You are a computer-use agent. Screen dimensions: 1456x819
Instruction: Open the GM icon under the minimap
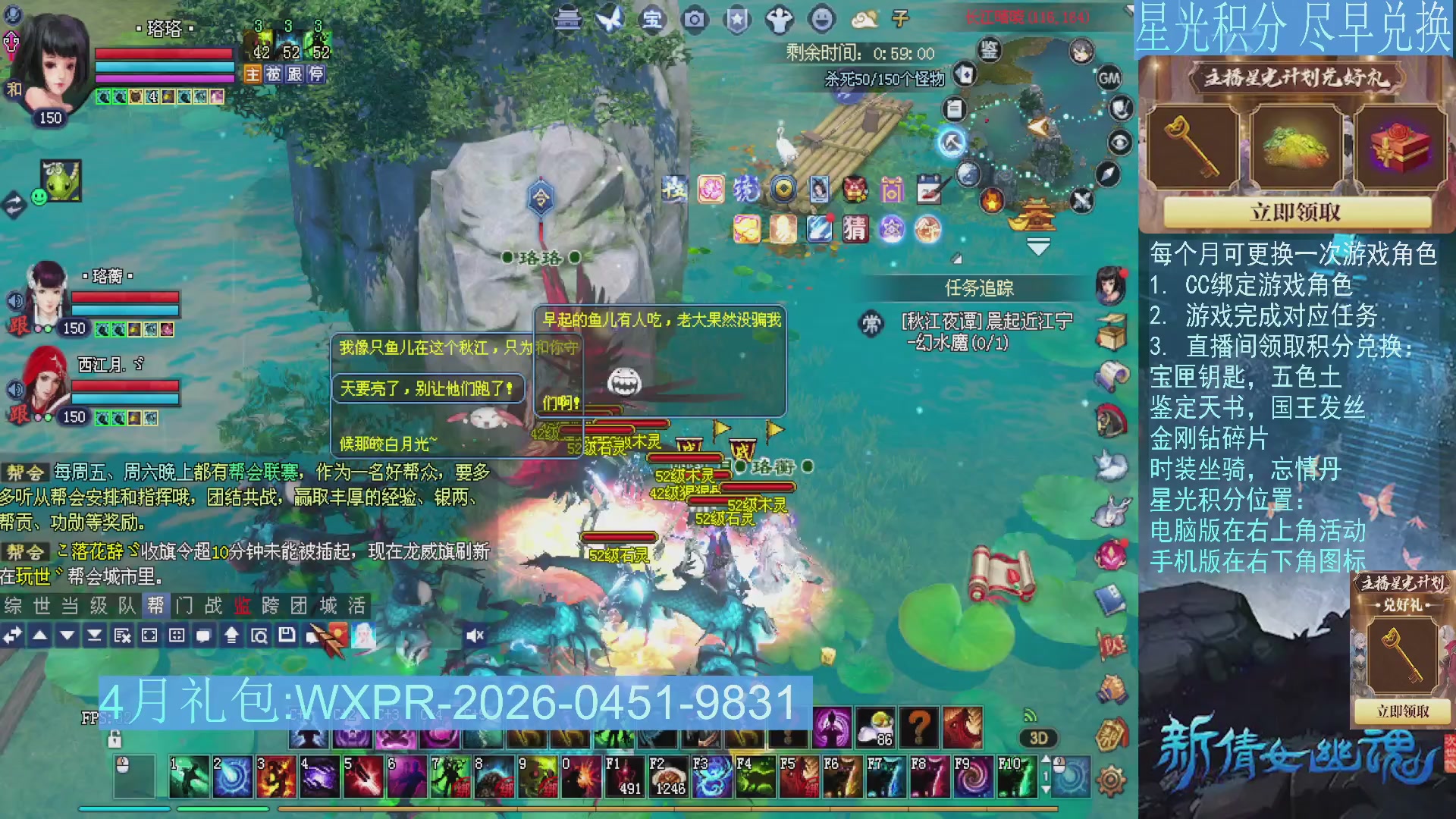[1110, 78]
